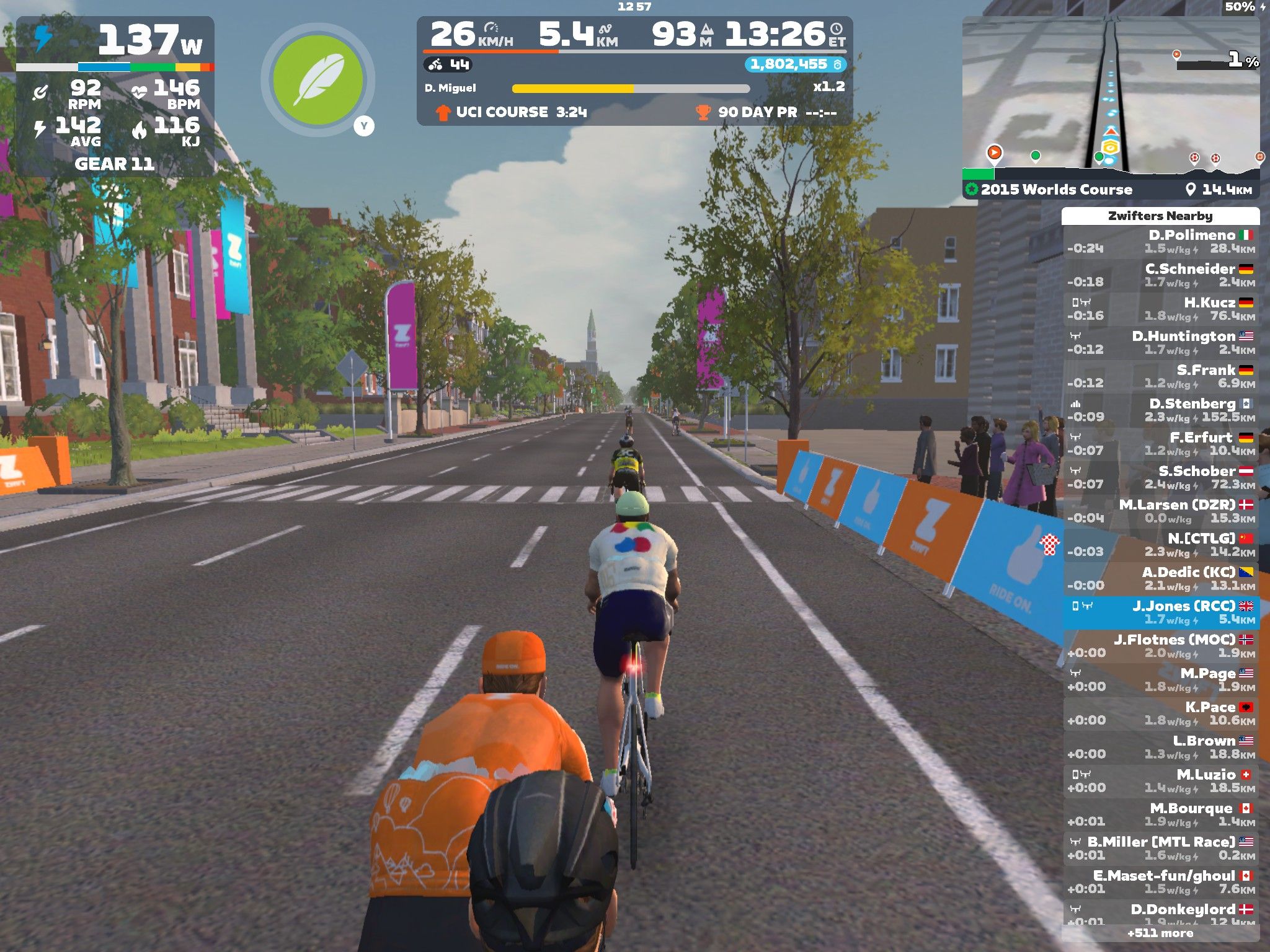Select C.Schneider rider row
Screen dimensions: 1270x952
(1160, 275)
